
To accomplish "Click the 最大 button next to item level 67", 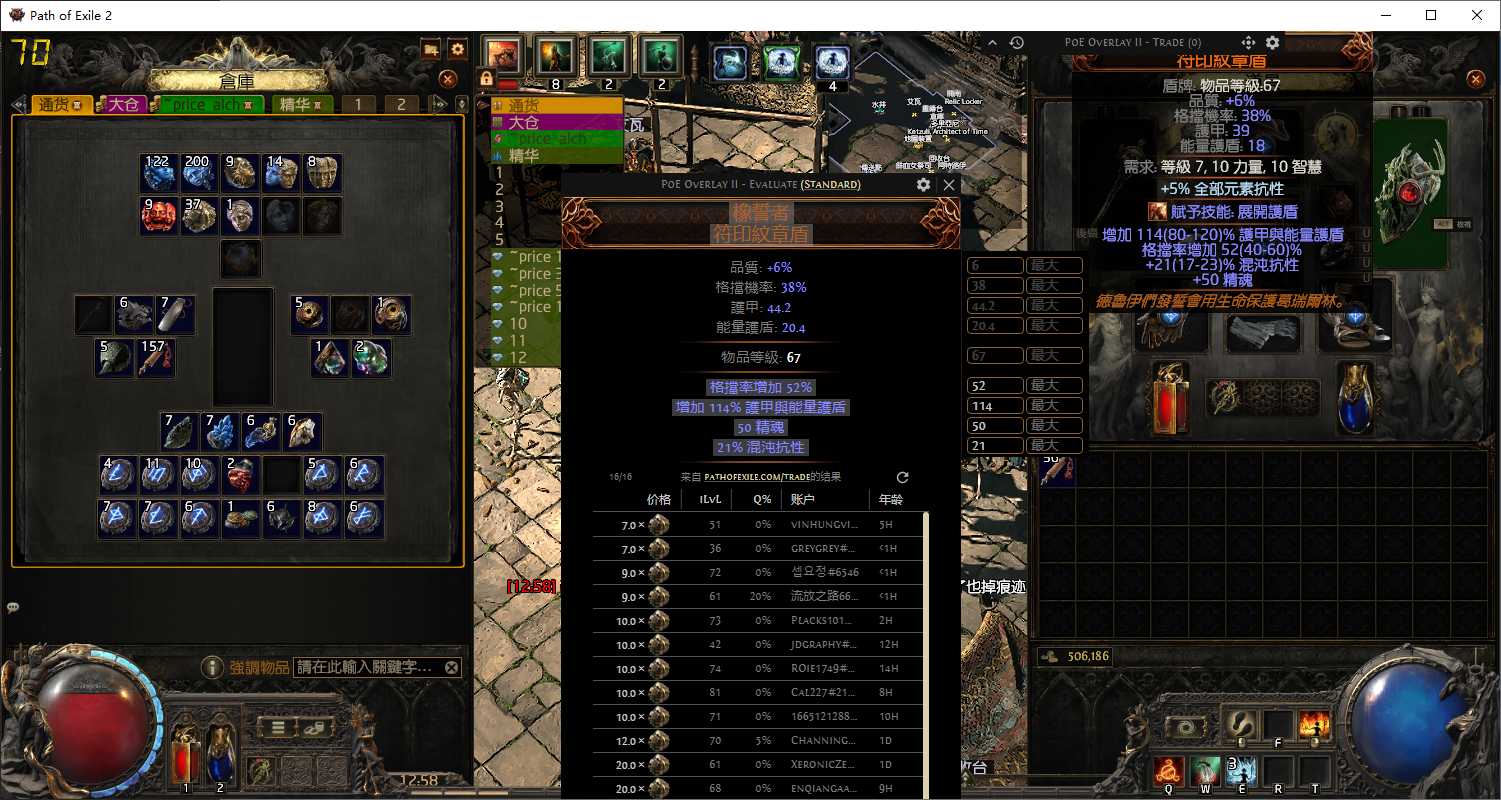I will (1053, 355).
